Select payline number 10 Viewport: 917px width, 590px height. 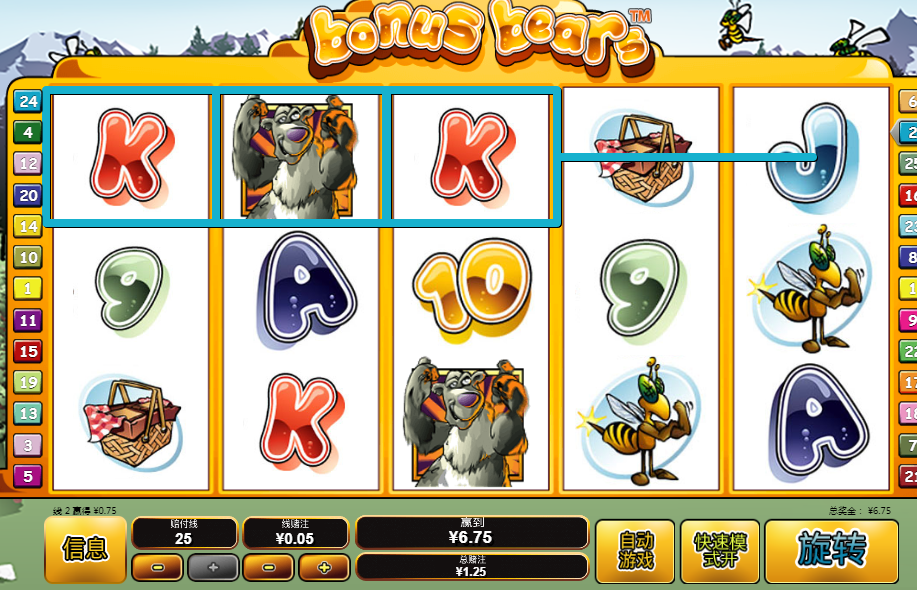coord(27,258)
